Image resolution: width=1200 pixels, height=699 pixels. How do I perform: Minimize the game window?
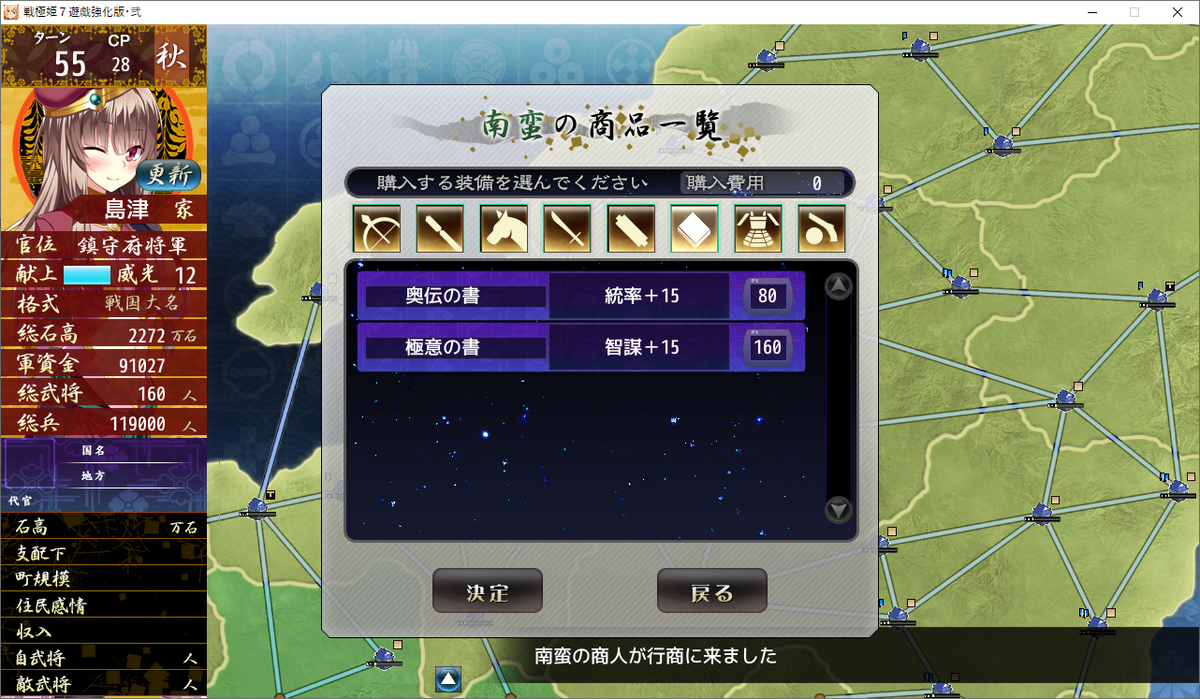coord(1087,12)
